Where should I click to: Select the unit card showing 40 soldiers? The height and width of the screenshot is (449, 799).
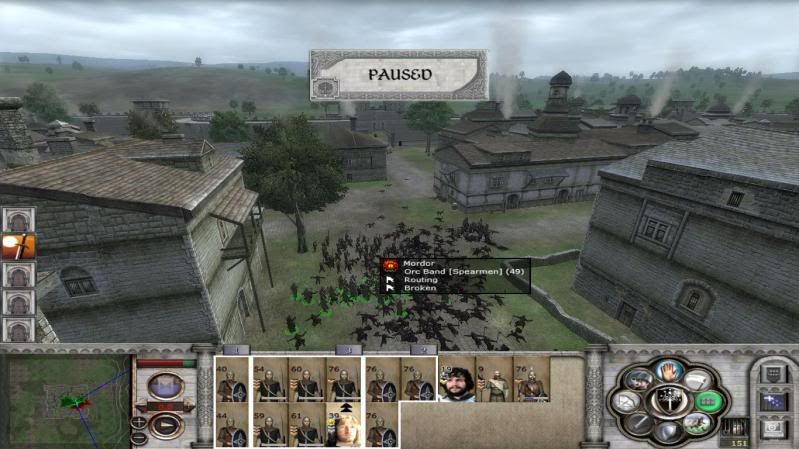tap(233, 380)
